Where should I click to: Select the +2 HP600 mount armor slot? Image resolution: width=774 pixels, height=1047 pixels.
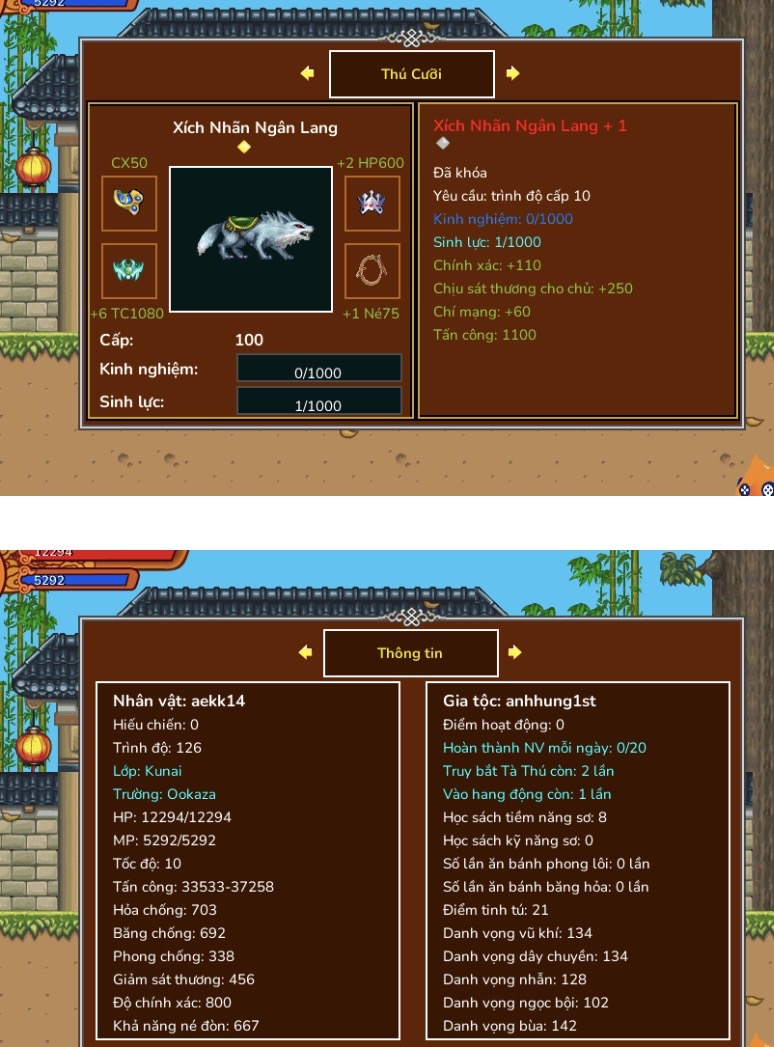[372, 203]
